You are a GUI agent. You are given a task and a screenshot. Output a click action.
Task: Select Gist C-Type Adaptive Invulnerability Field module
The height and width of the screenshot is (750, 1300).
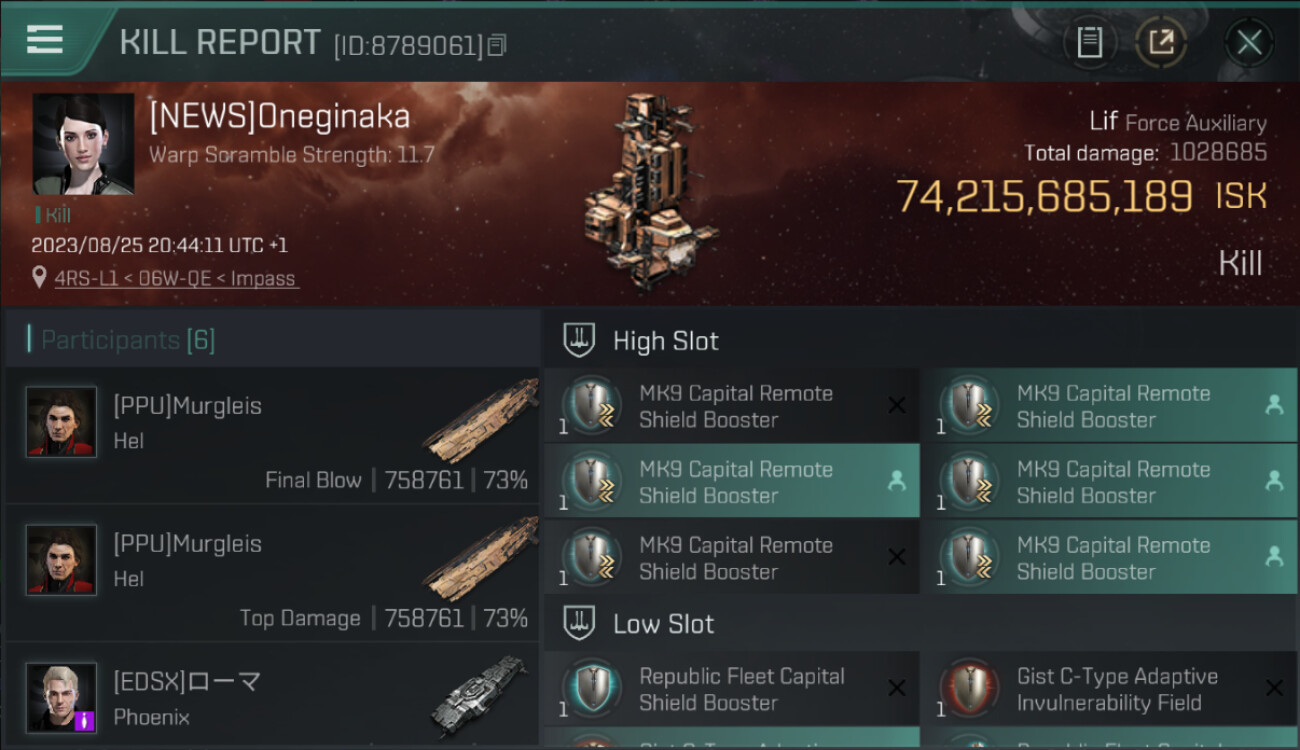tap(1109, 689)
